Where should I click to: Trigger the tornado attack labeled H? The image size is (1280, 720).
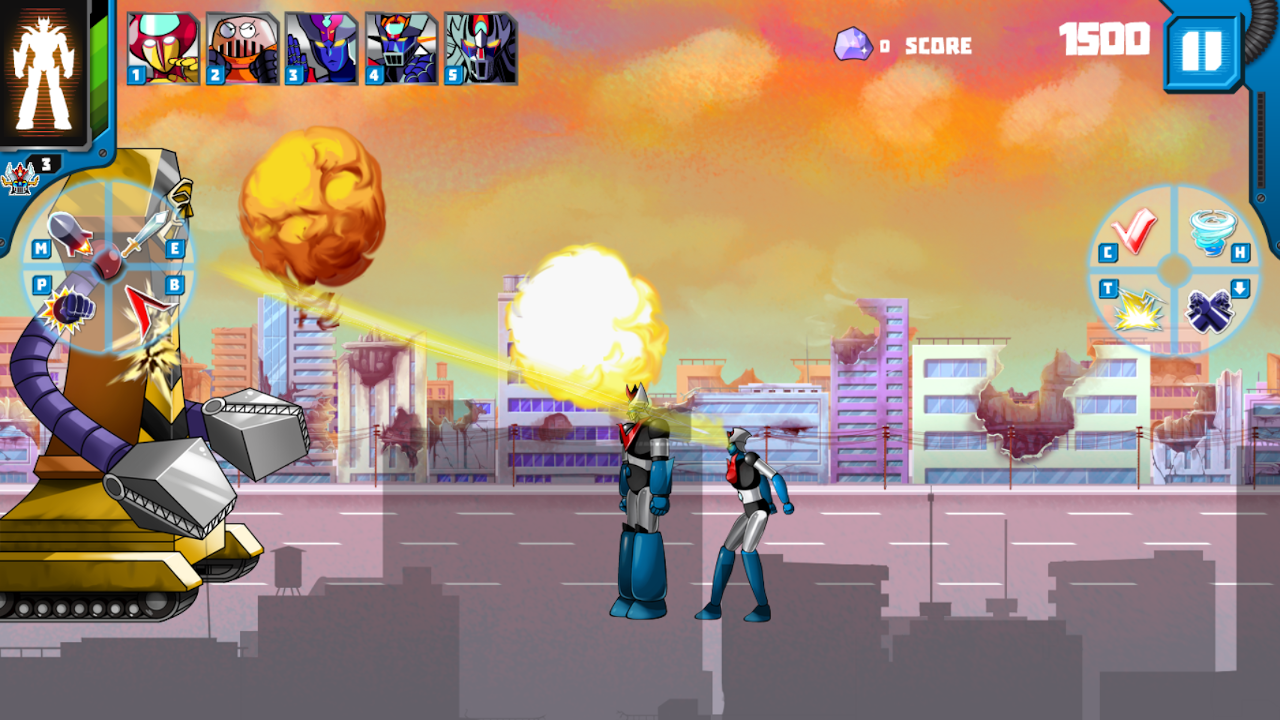pyautogui.click(x=1211, y=234)
